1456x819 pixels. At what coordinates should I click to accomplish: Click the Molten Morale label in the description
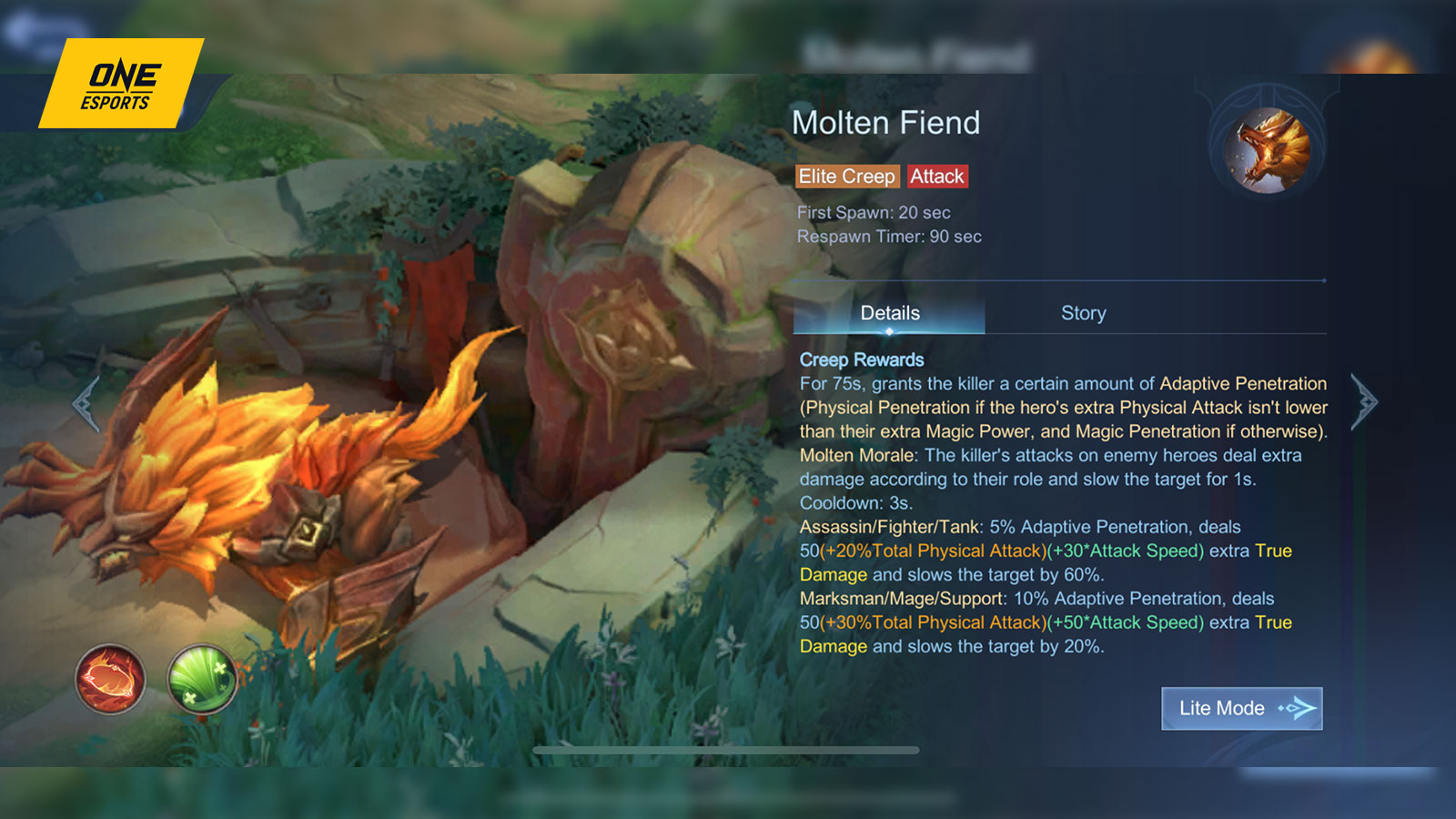[x=856, y=455]
